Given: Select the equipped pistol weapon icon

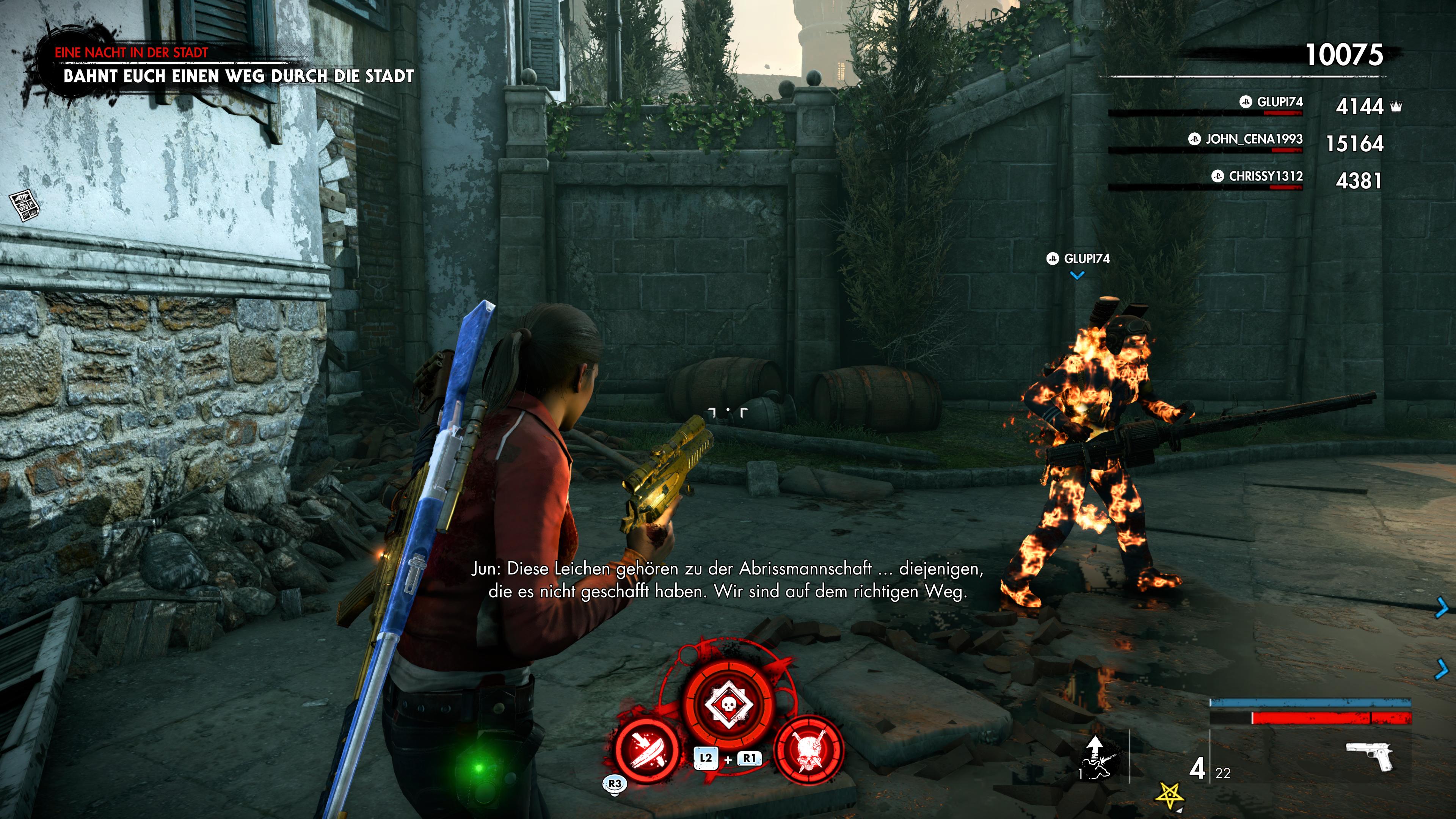Looking at the screenshot, I should (1370, 756).
